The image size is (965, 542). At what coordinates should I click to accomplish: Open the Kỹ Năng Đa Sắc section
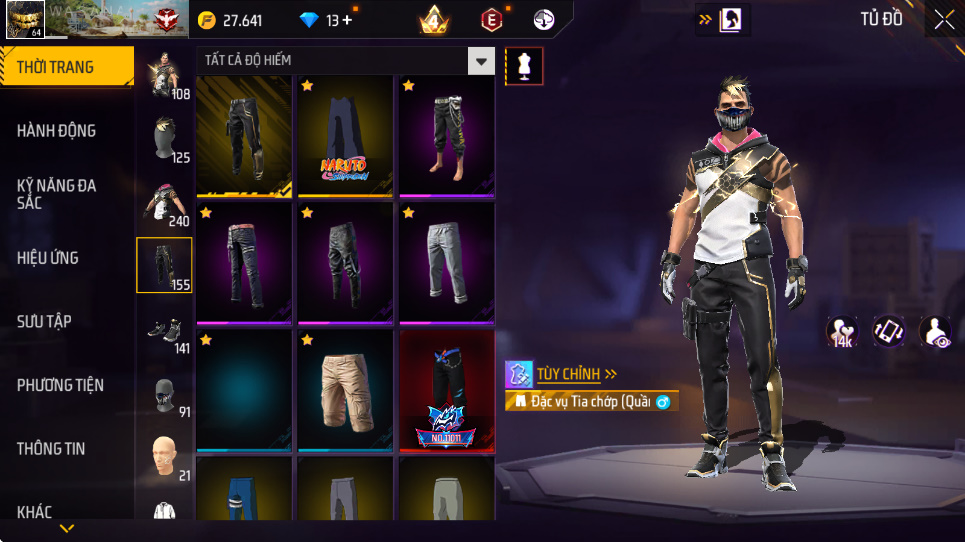(x=57, y=194)
